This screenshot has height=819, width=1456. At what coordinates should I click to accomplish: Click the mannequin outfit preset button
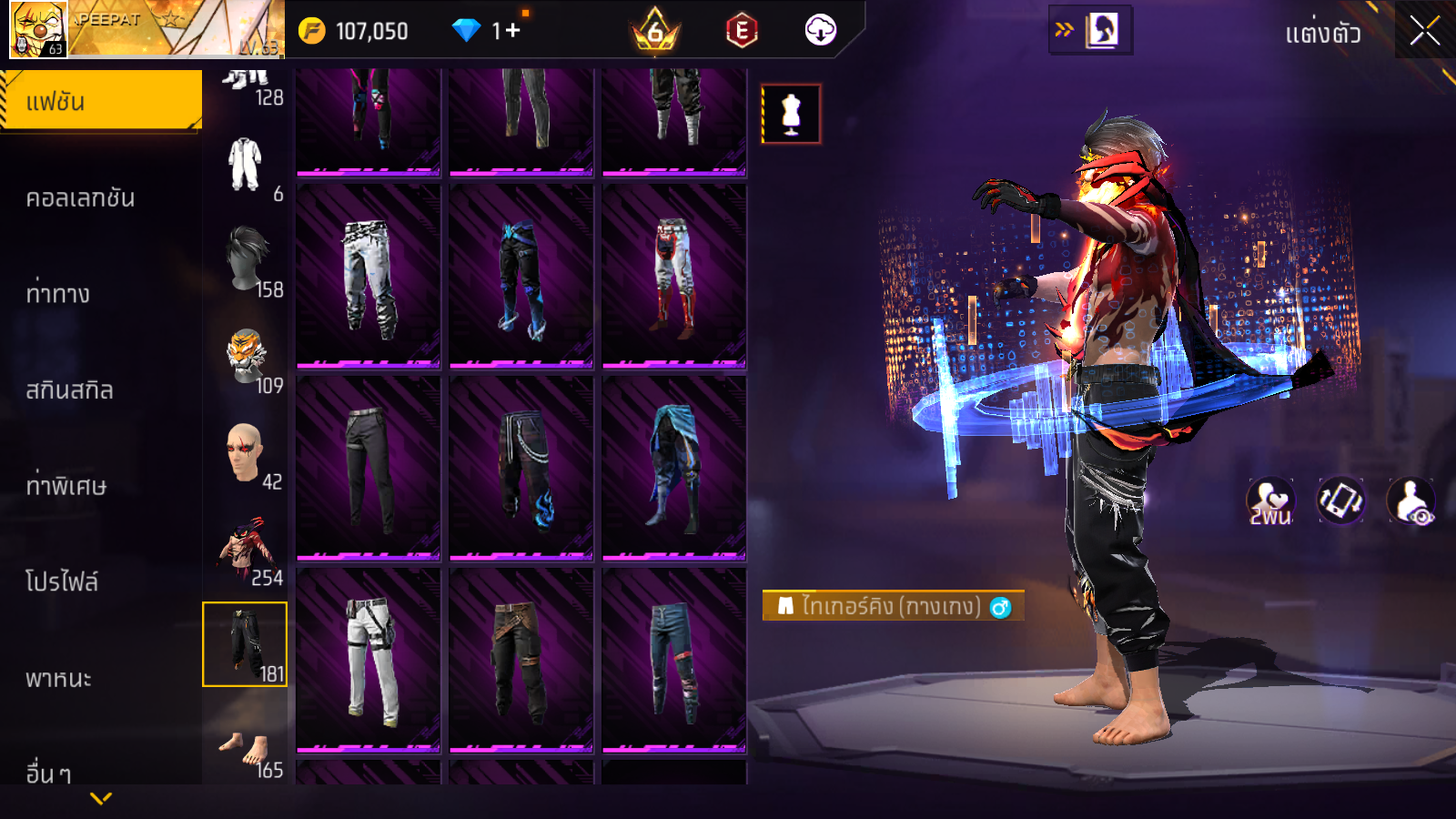coord(791,115)
